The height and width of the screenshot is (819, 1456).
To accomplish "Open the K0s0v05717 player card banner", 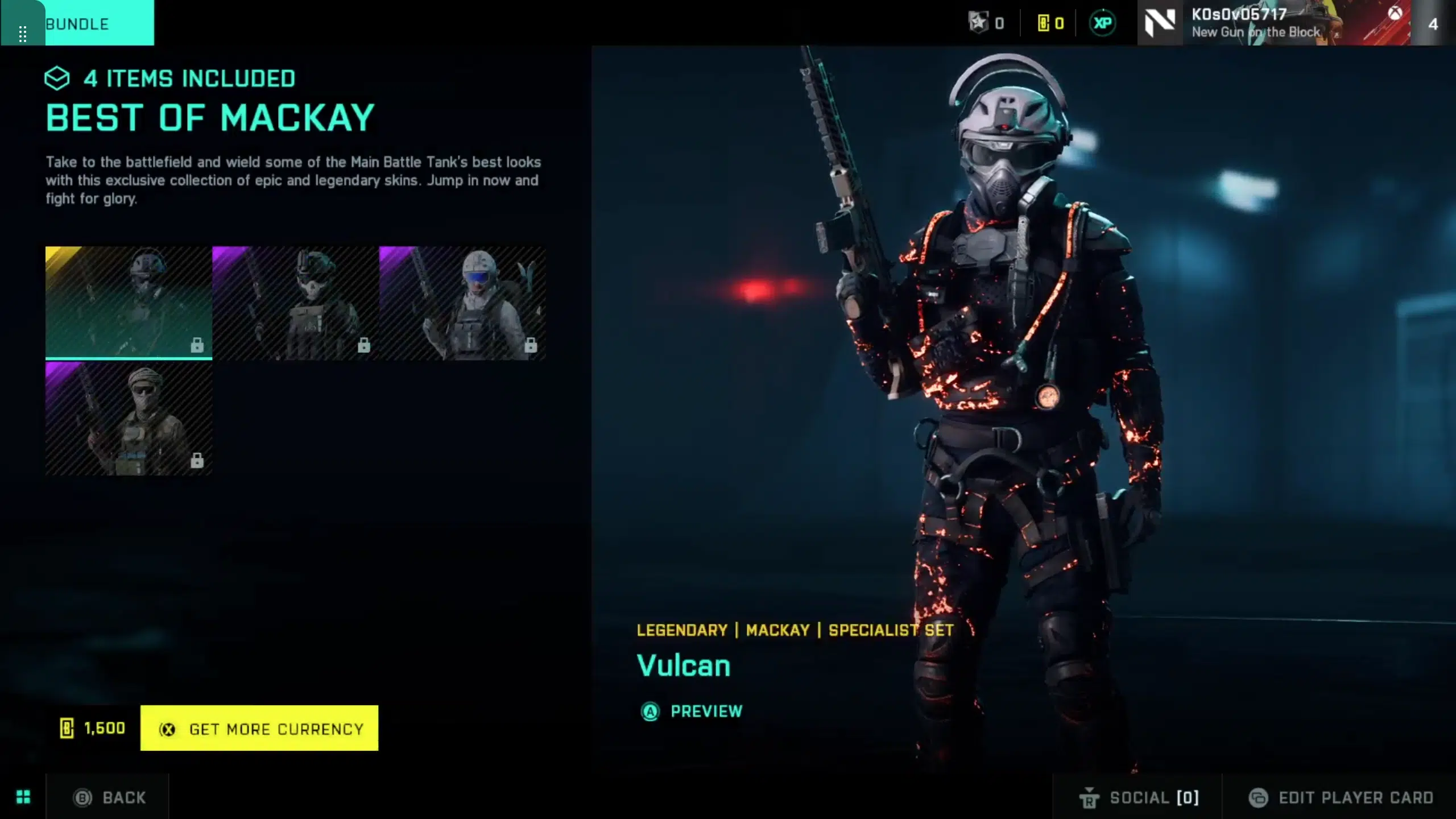I will click(1274, 23).
